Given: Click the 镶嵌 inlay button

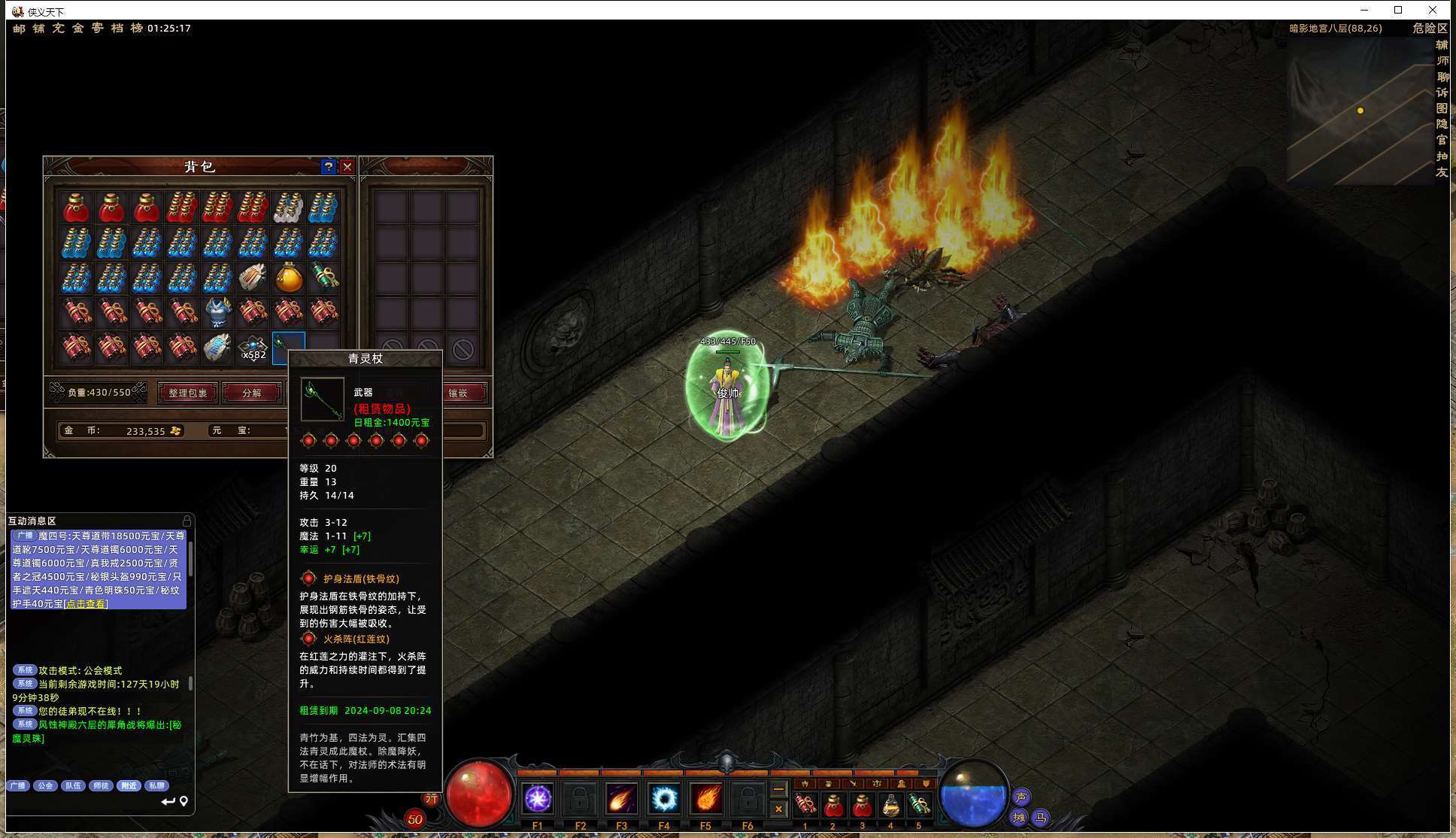Looking at the screenshot, I should pyautogui.click(x=458, y=393).
